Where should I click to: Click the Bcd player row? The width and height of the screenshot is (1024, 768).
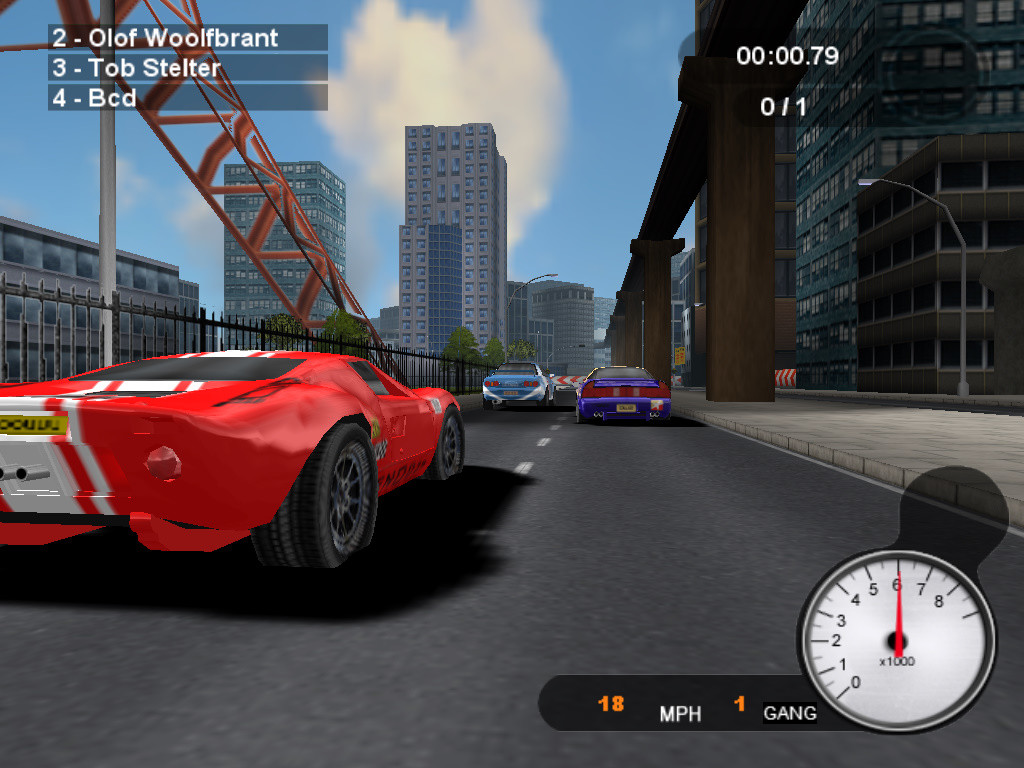point(188,98)
